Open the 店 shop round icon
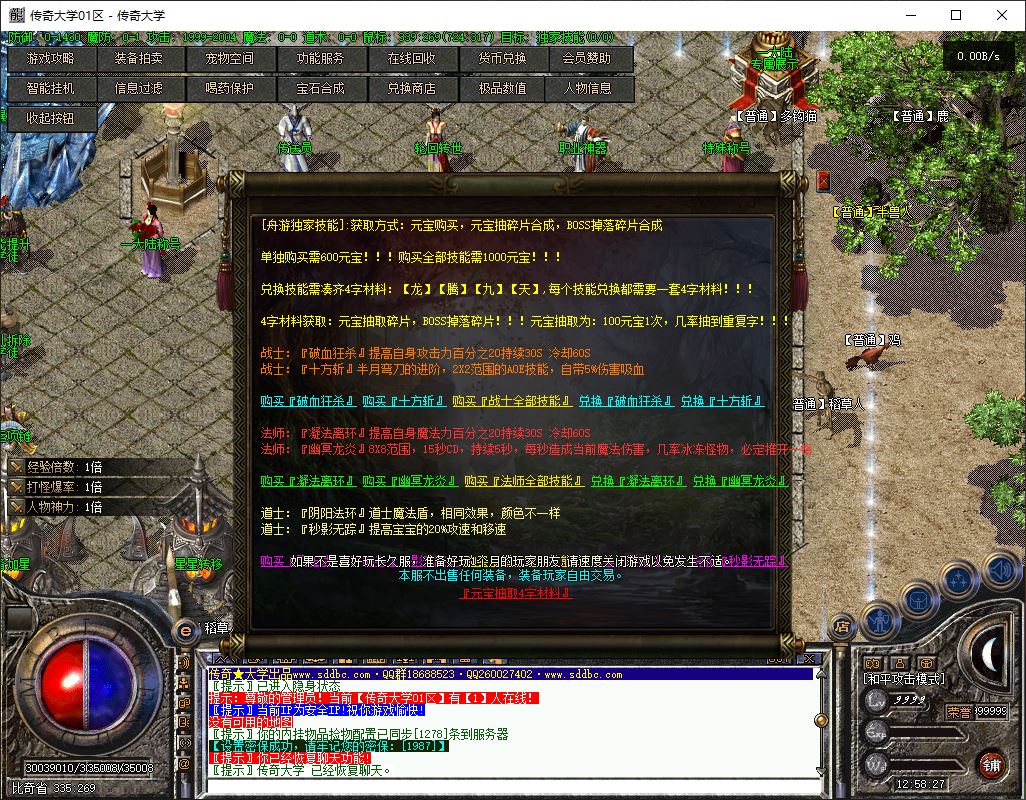The width and height of the screenshot is (1026, 800). coord(842,627)
